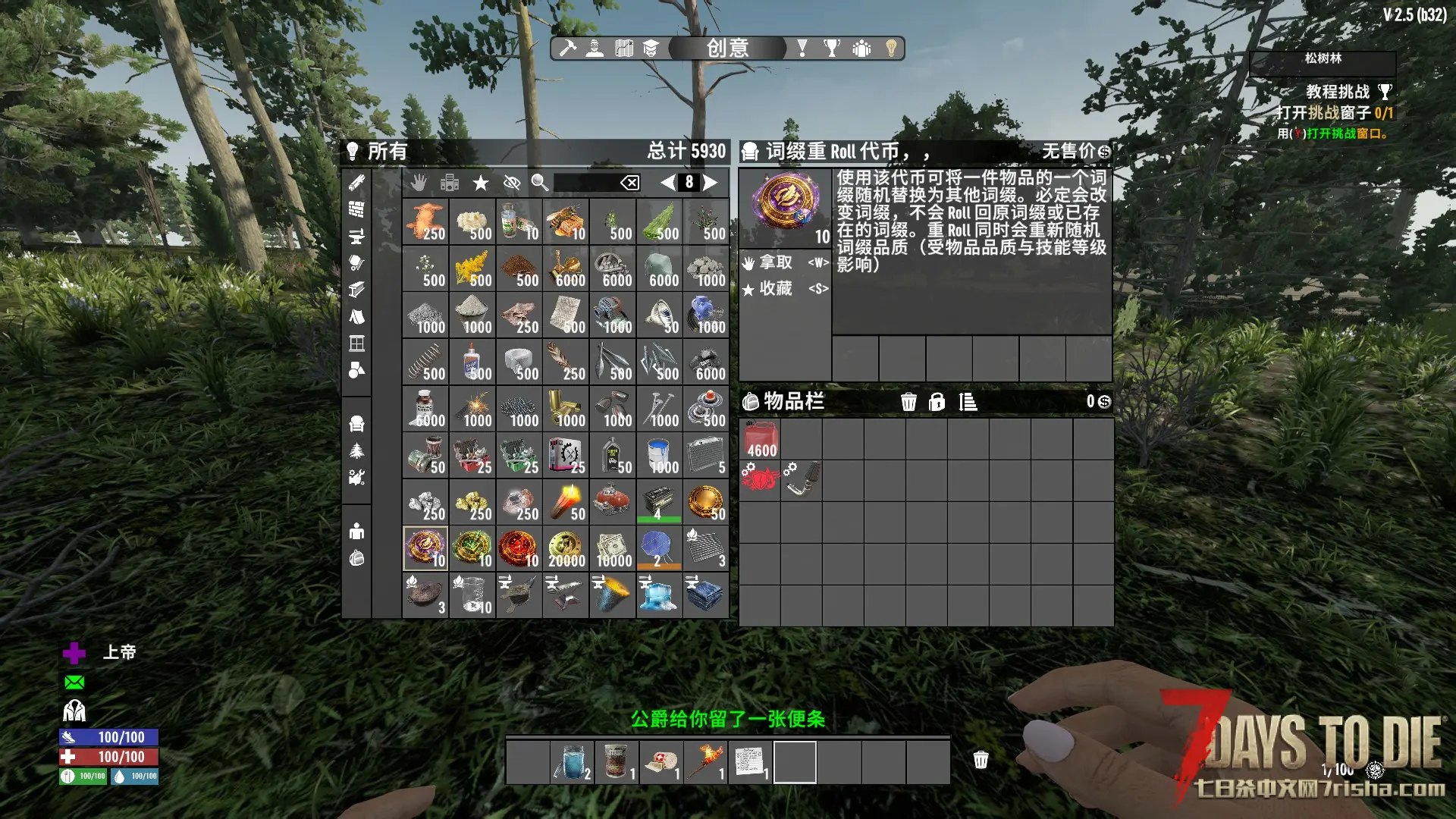Select the burning torch in hotbar
This screenshot has height=819, width=1456.
[704, 761]
